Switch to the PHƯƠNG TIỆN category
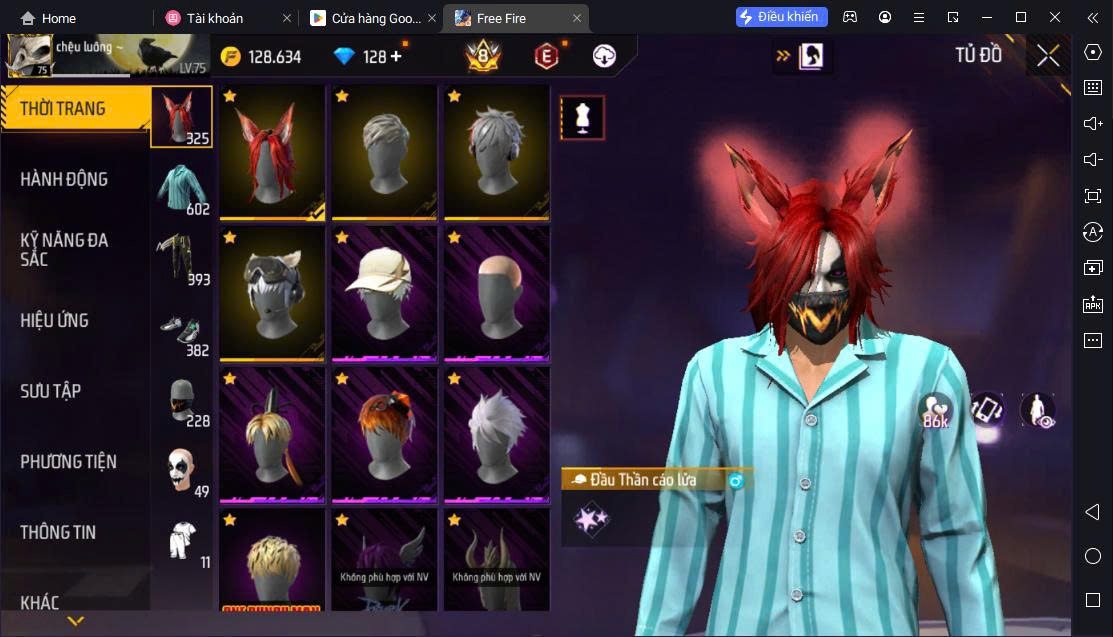 pos(68,461)
